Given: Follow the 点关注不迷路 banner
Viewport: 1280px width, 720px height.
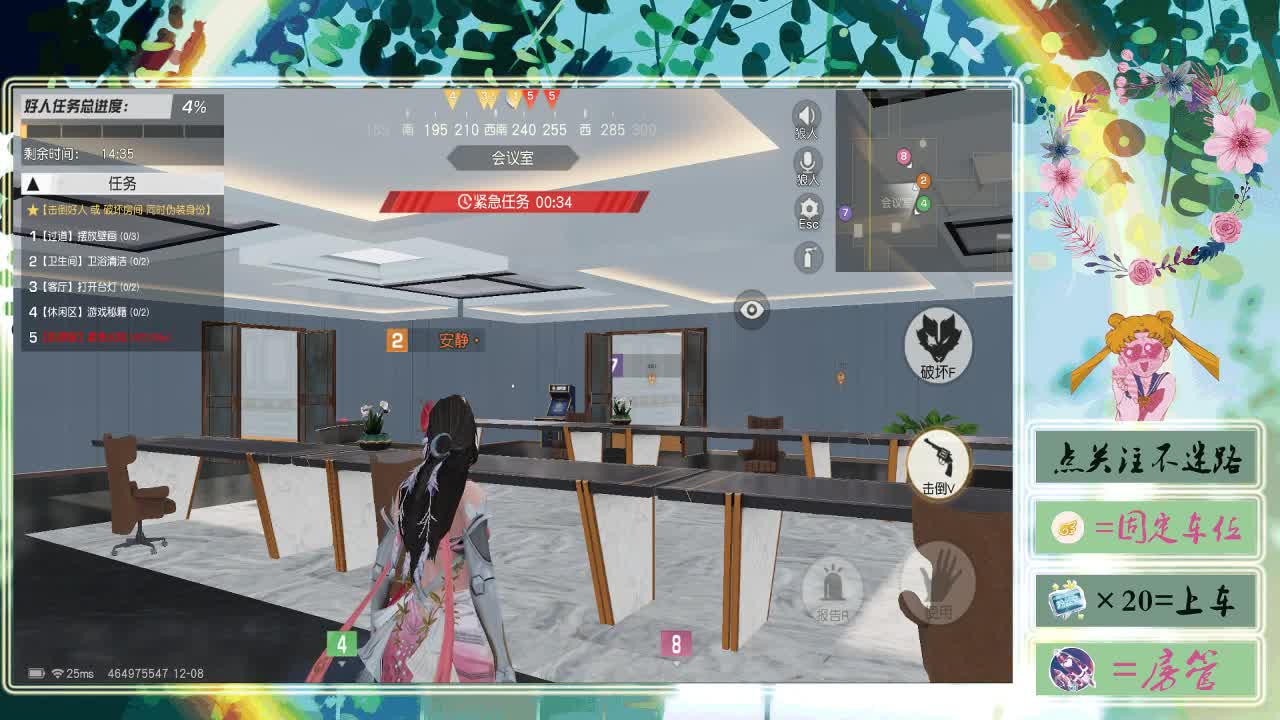Looking at the screenshot, I should (1148, 459).
